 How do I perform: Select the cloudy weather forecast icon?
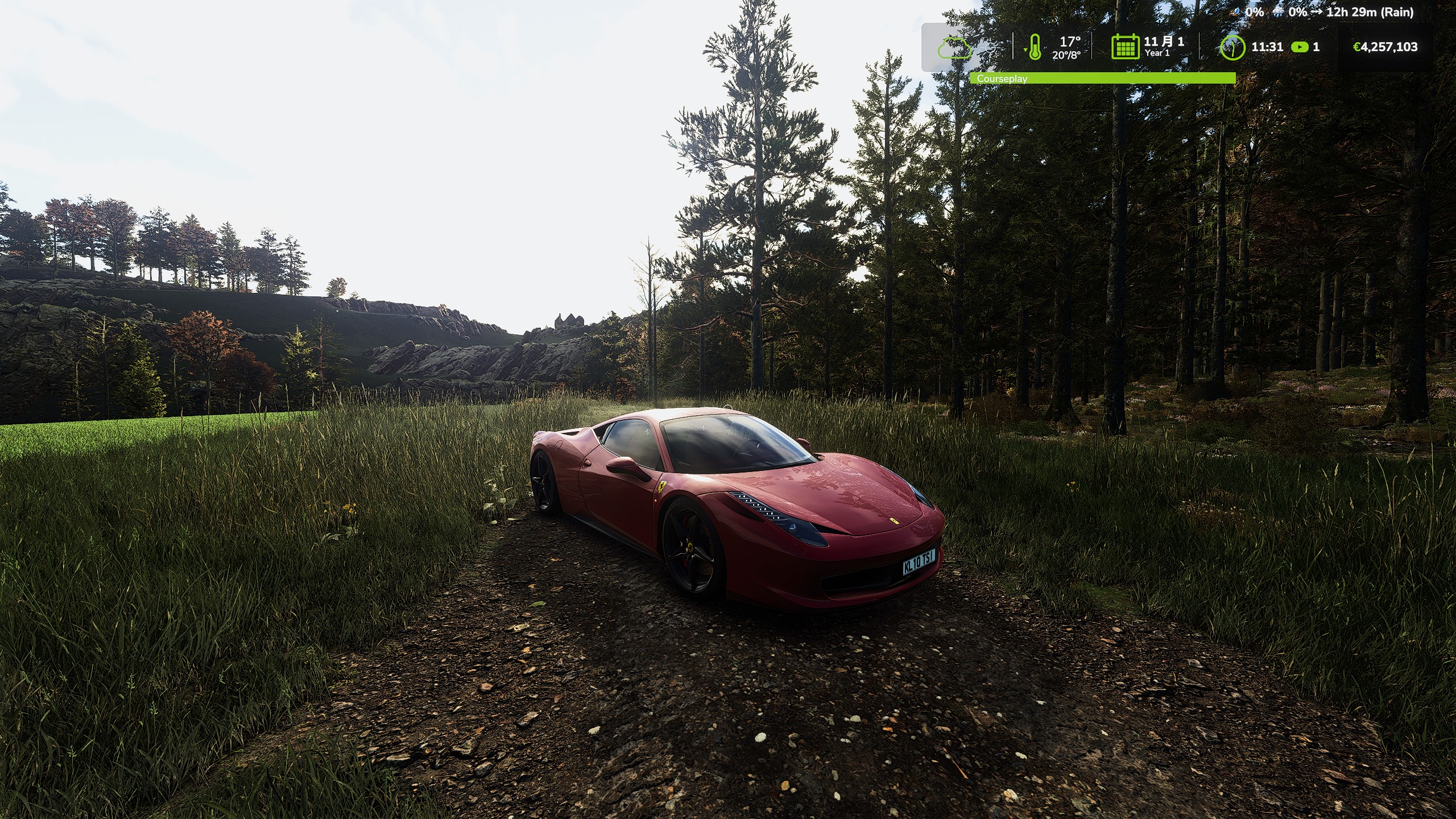click(x=954, y=48)
